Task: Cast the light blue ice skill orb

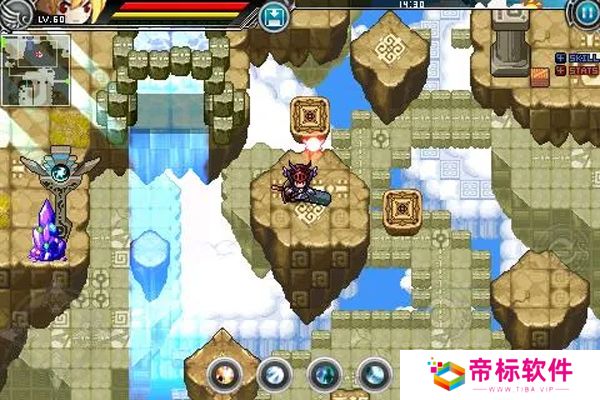Action: [374, 374]
